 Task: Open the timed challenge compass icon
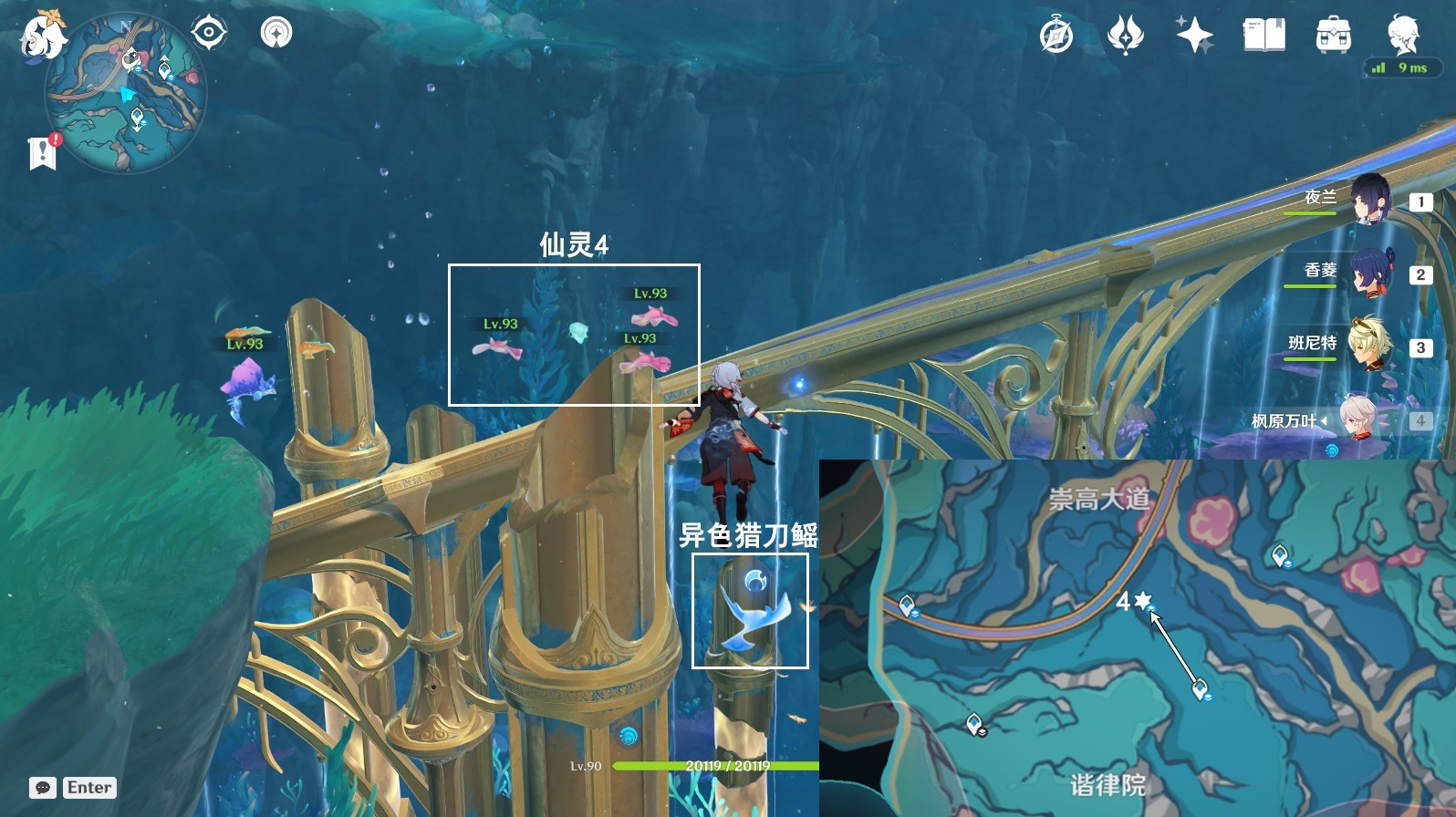click(x=1056, y=36)
